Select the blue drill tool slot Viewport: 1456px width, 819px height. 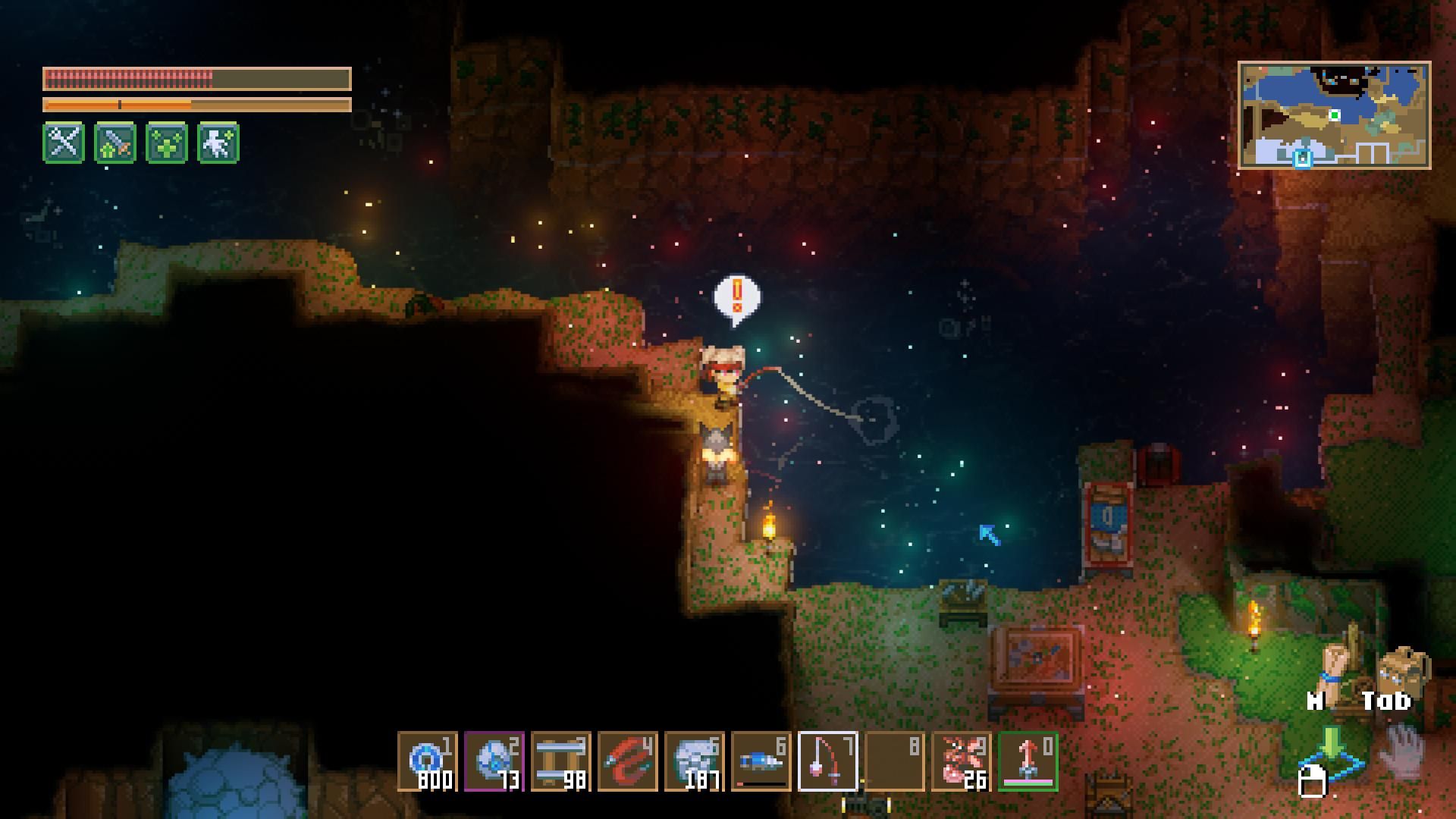761,761
